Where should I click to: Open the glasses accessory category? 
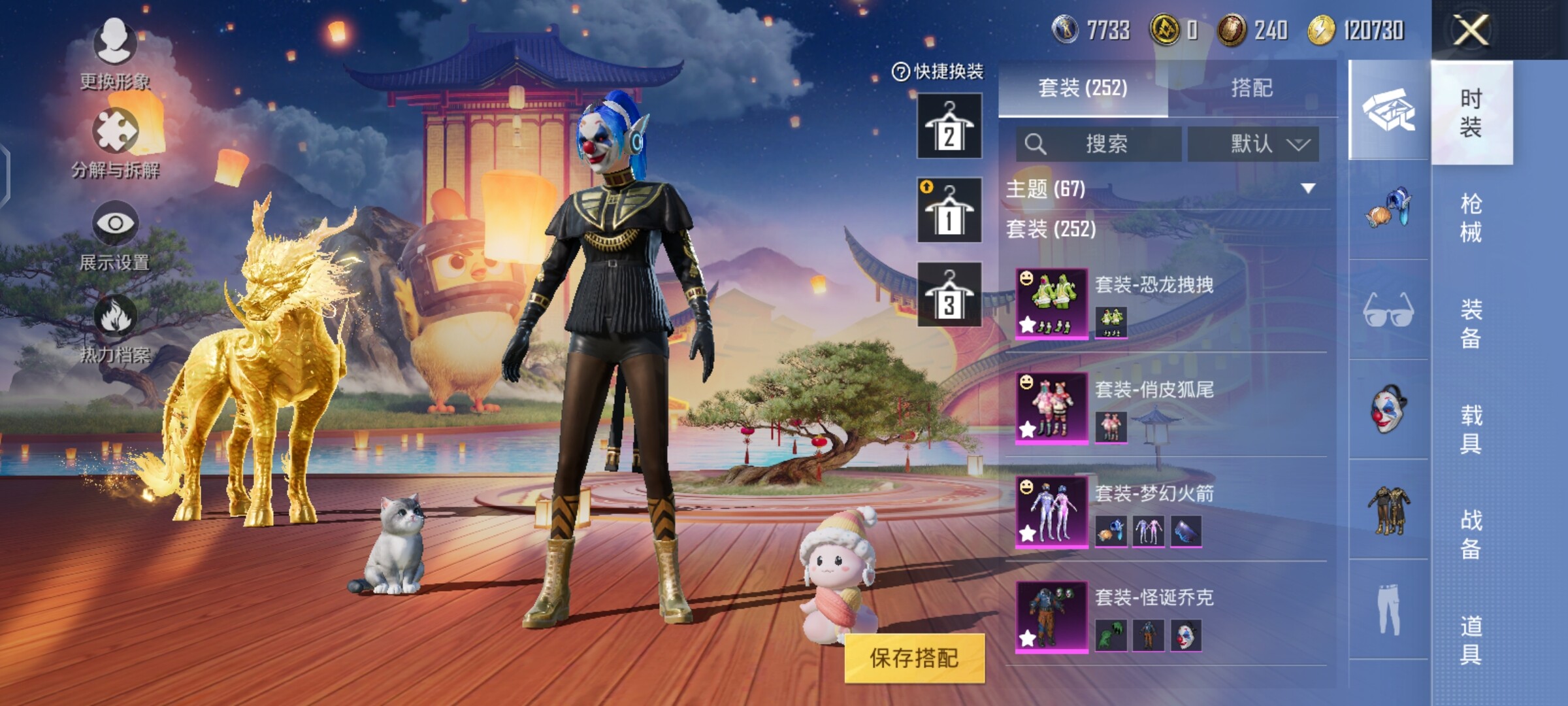pos(1389,310)
